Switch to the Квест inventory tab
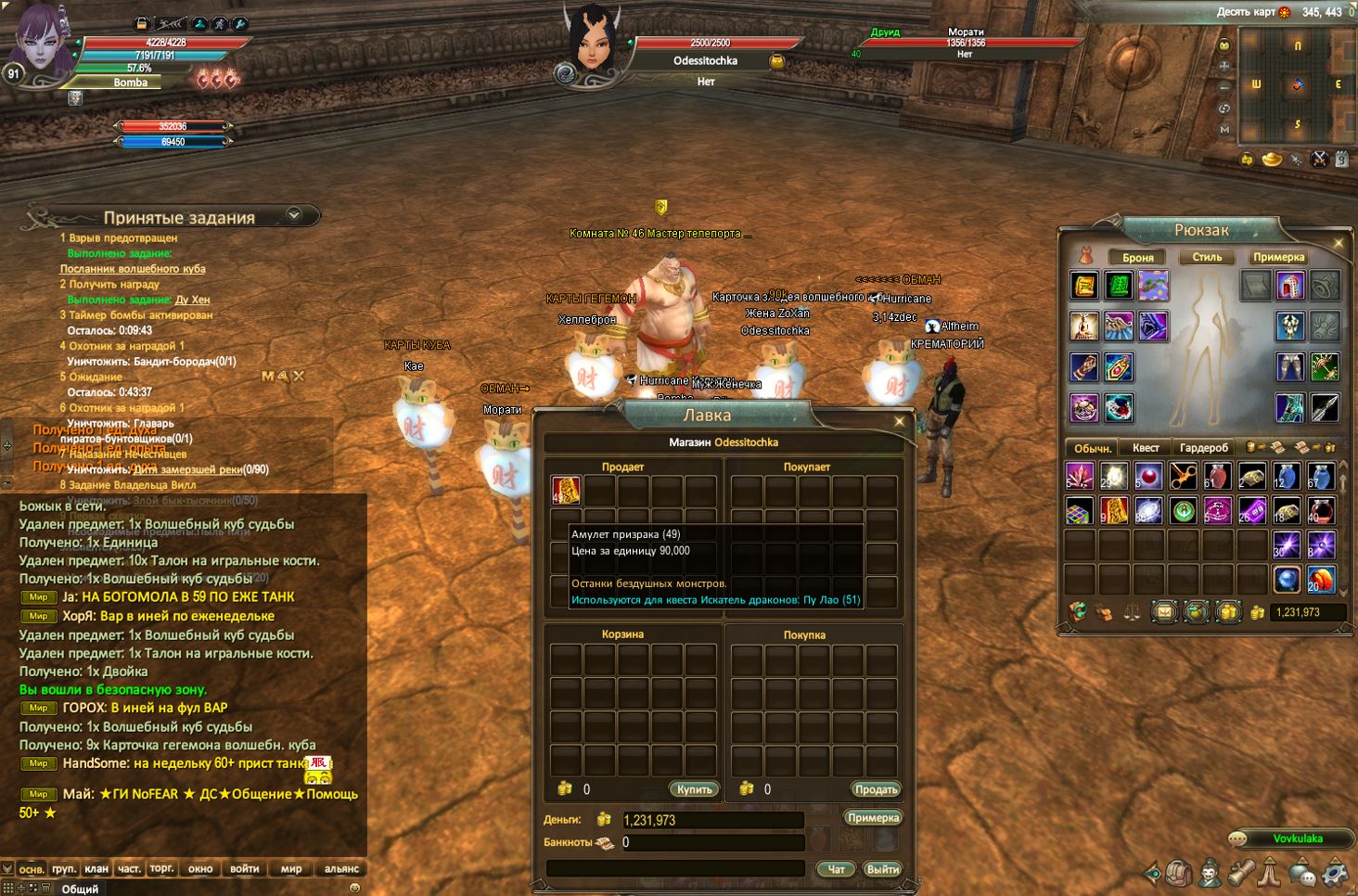The image size is (1358, 896). [1146, 448]
